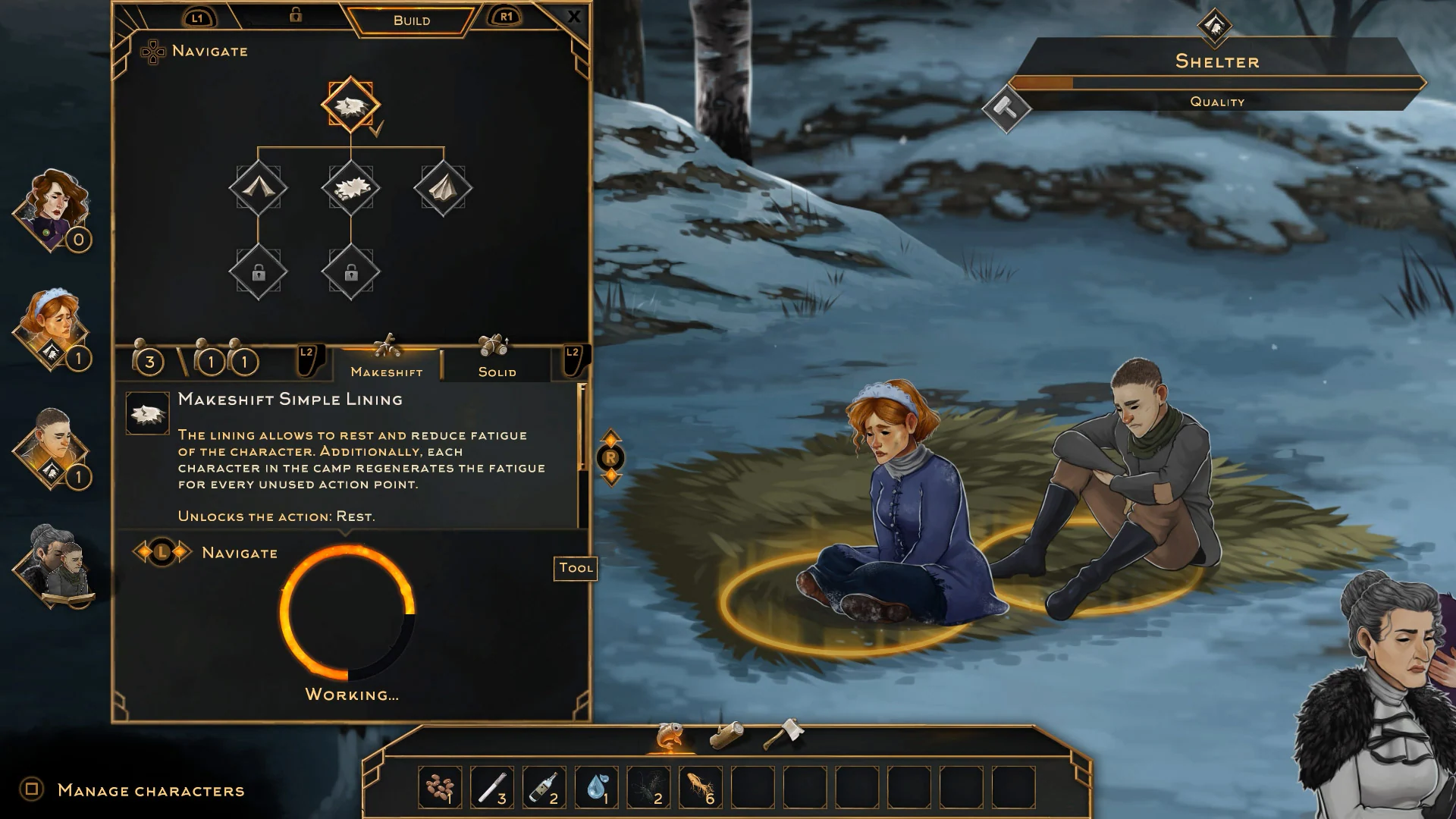This screenshot has height=819, width=1456.
Task: Select the tent upgrade icon in the build tree
Action: (x=259, y=189)
